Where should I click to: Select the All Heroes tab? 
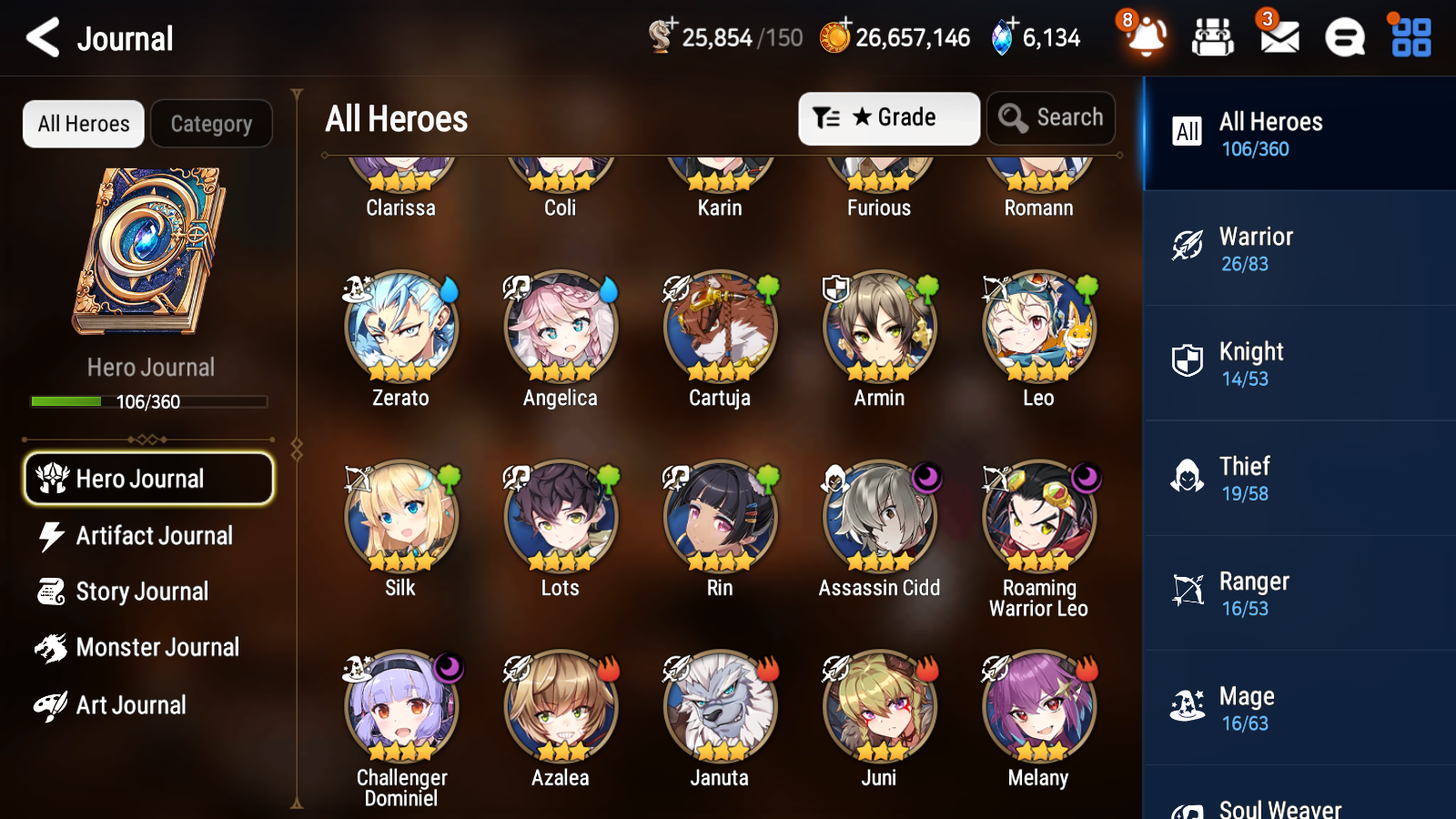[83, 123]
